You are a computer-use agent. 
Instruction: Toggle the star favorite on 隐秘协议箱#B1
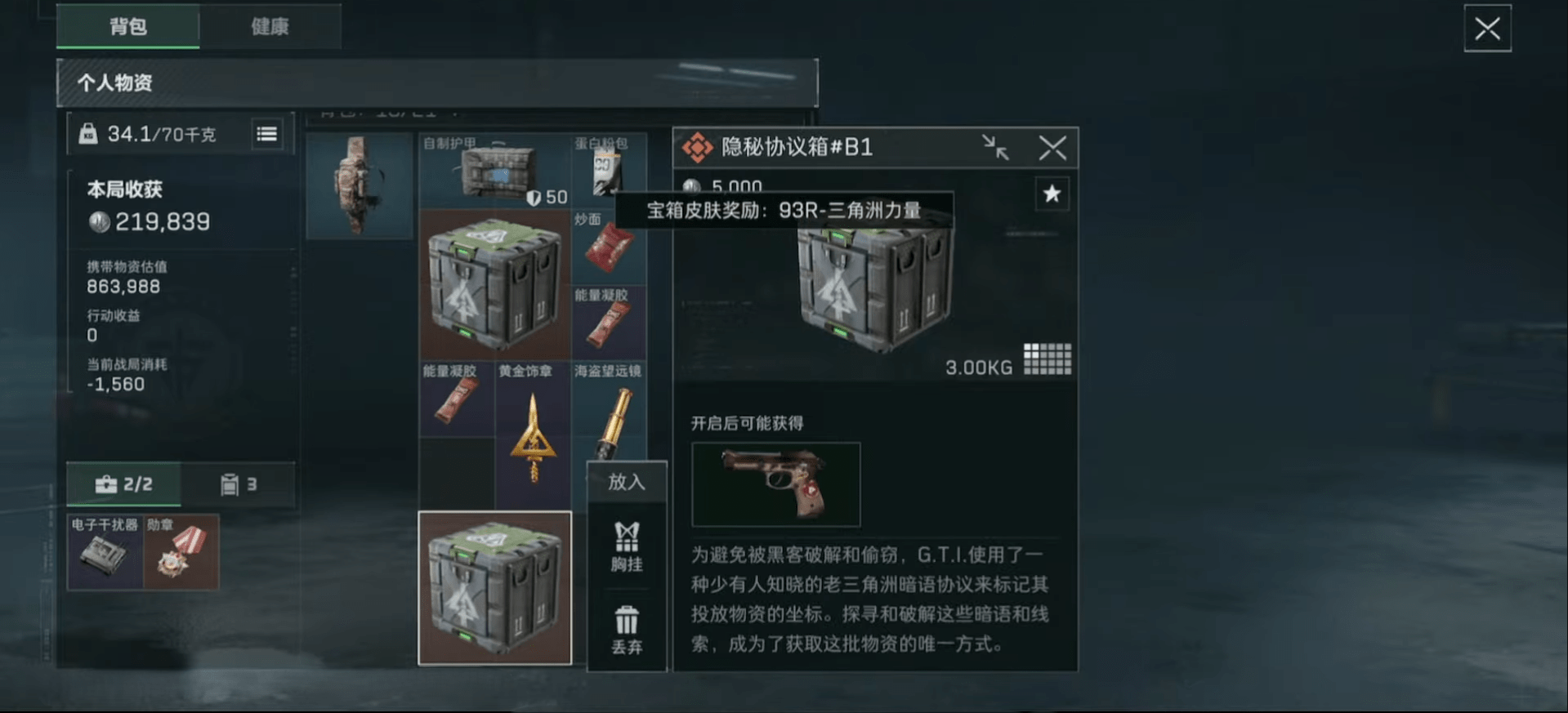pos(1052,194)
